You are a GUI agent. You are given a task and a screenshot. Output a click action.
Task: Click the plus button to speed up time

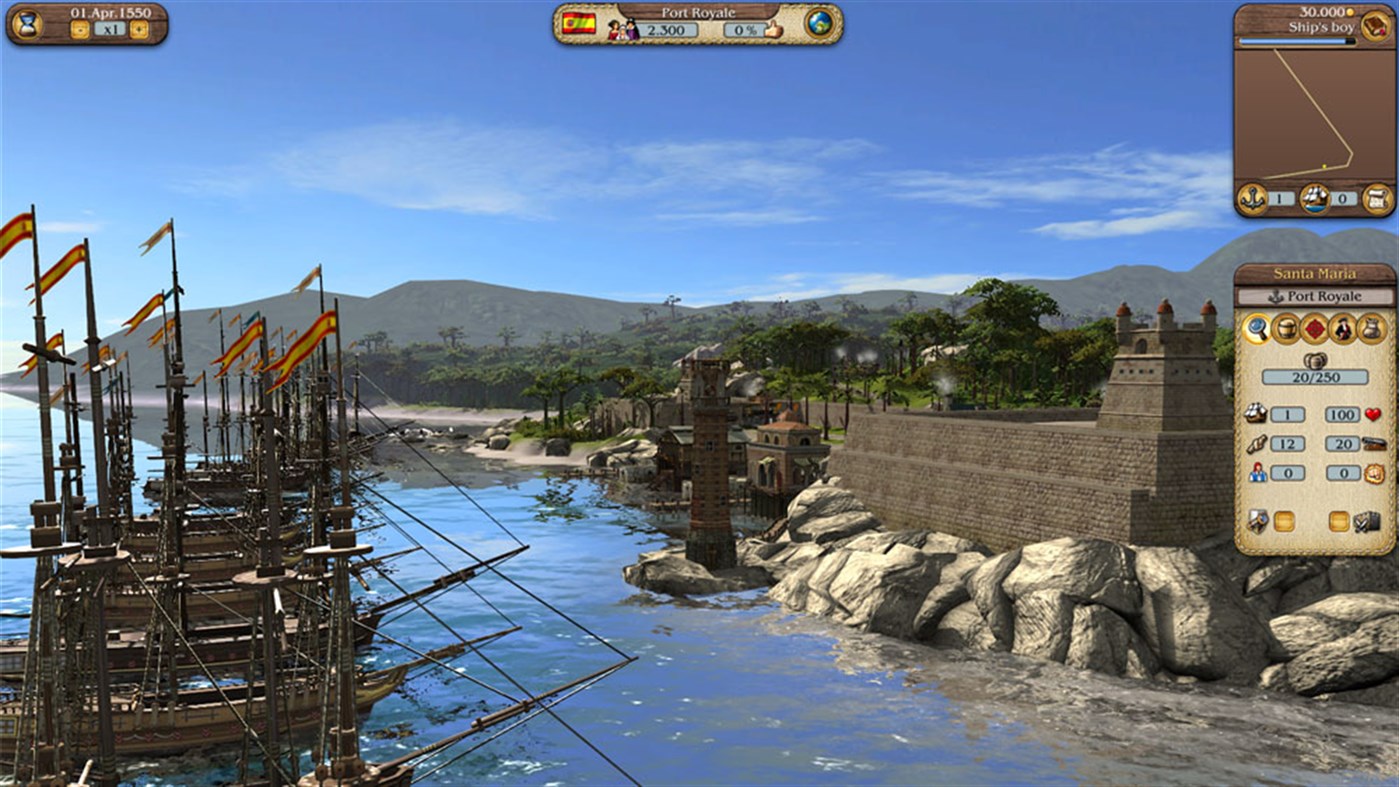click(139, 28)
